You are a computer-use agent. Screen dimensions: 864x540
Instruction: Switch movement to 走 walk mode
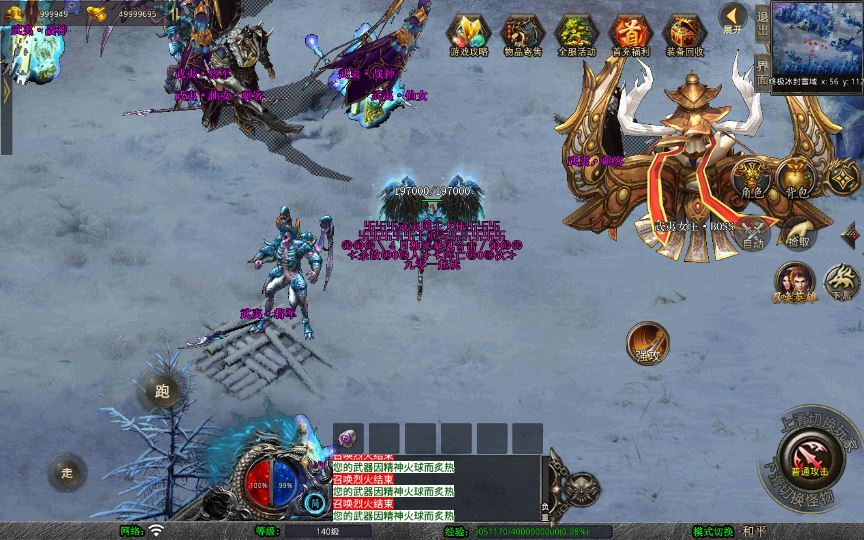67,472
